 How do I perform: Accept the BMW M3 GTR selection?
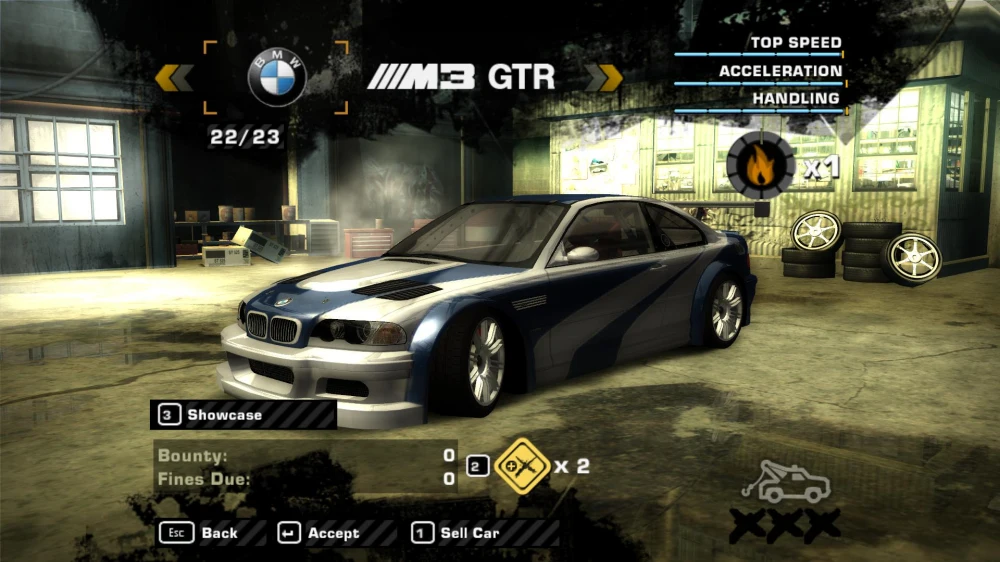click(319, 533)
